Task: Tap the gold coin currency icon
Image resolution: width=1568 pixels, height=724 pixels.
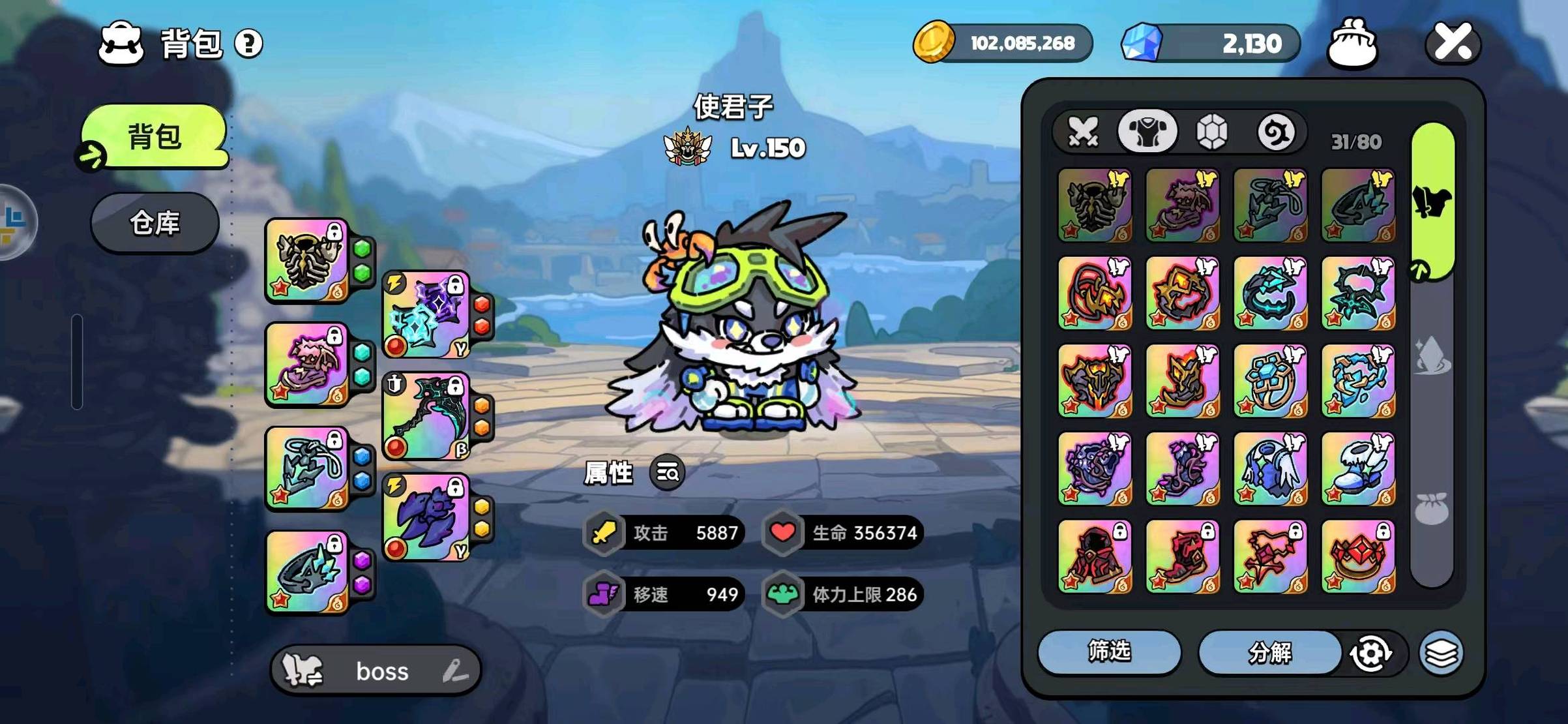Action: coord(933,42)
